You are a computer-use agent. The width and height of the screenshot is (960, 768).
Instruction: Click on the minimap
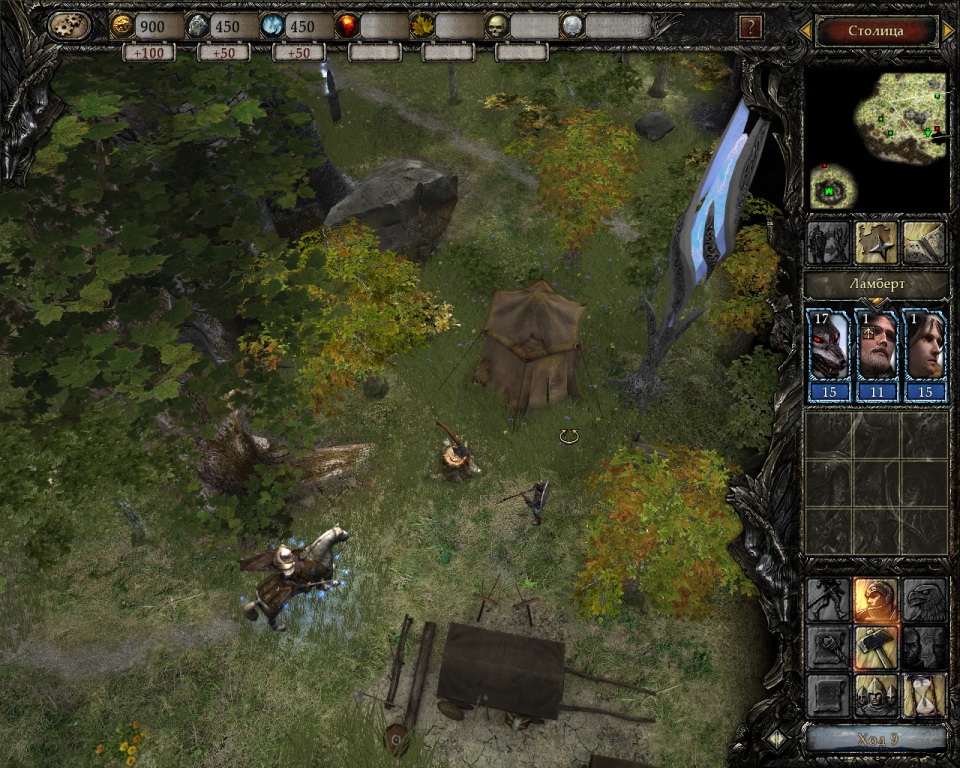(x=877, y=140)
